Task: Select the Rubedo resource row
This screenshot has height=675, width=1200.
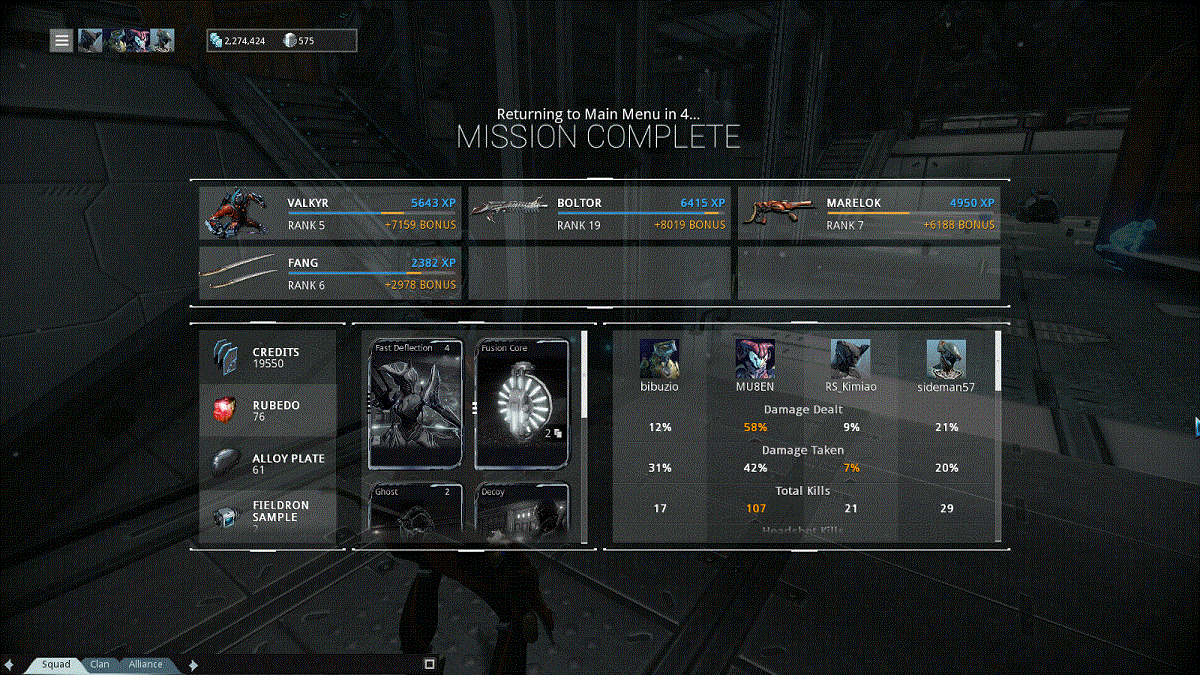Action: tap(268, 410)
